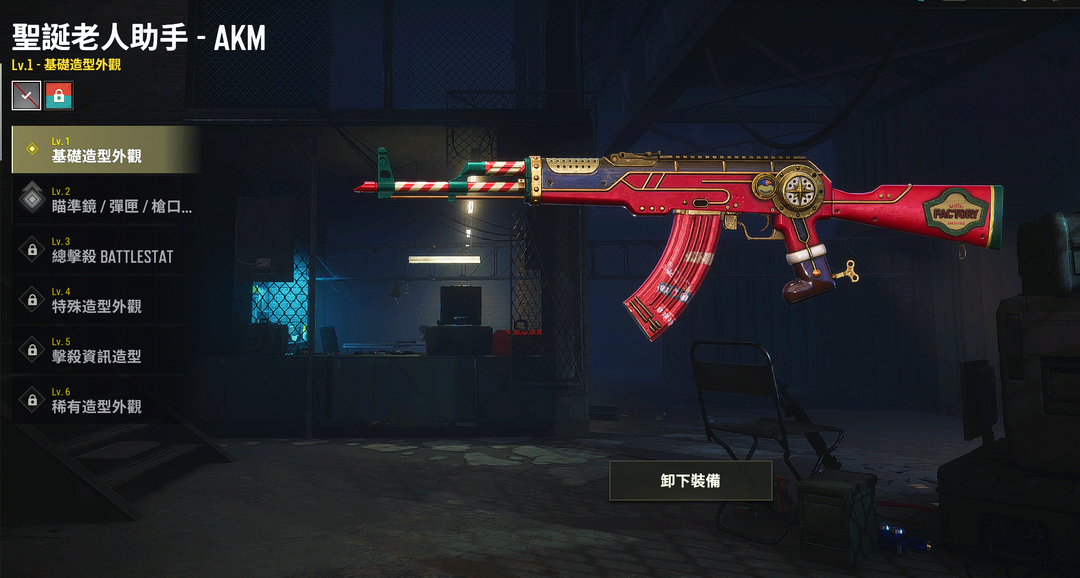Click the 卸下裝備 unequip button
The height and width of the screenshot is (578, 1080).
[690, 481]
